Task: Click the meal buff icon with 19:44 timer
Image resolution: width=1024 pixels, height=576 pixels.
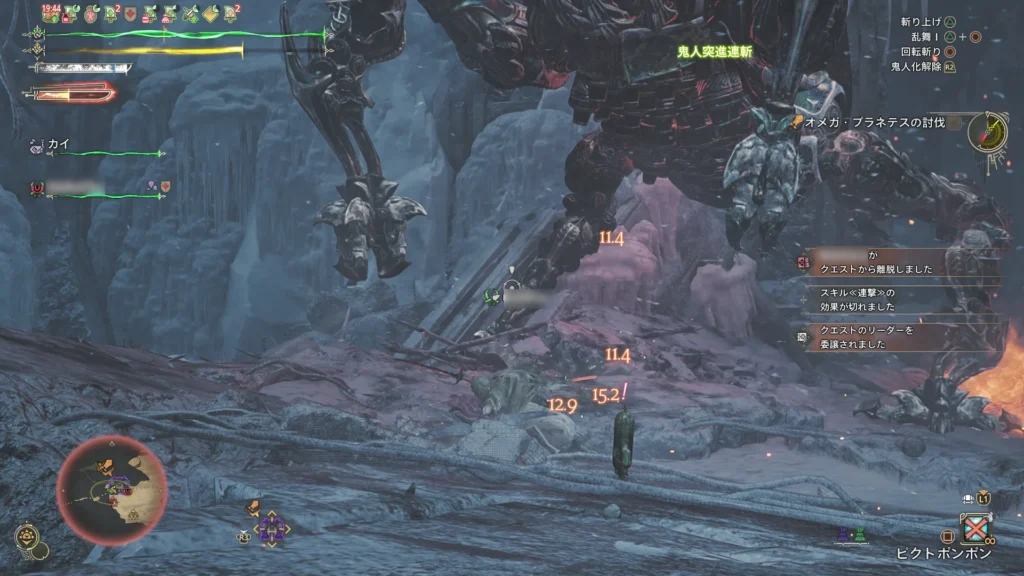Action: [x=51, y=14]
